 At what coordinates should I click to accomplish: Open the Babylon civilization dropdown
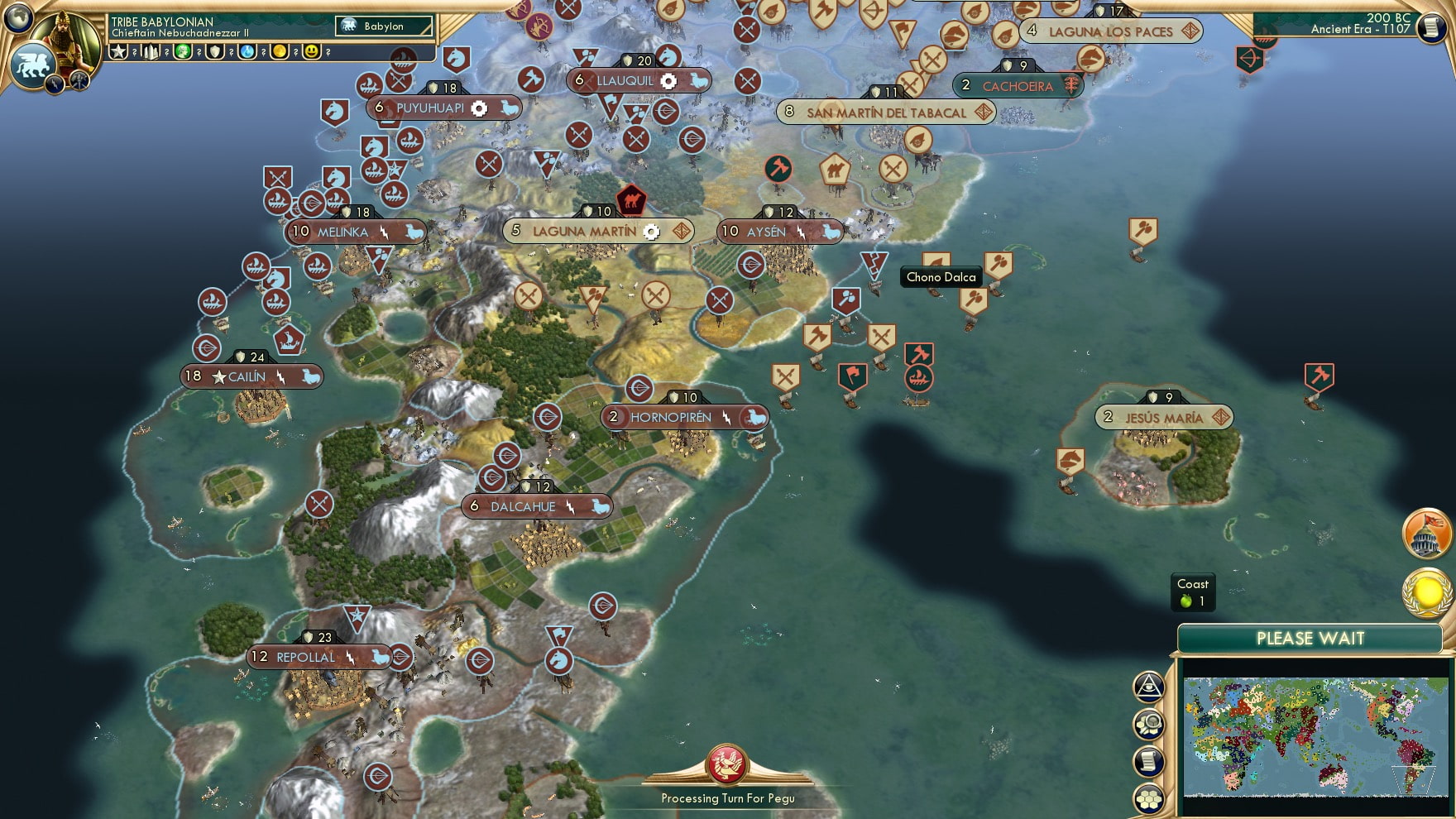click(383, 26)
